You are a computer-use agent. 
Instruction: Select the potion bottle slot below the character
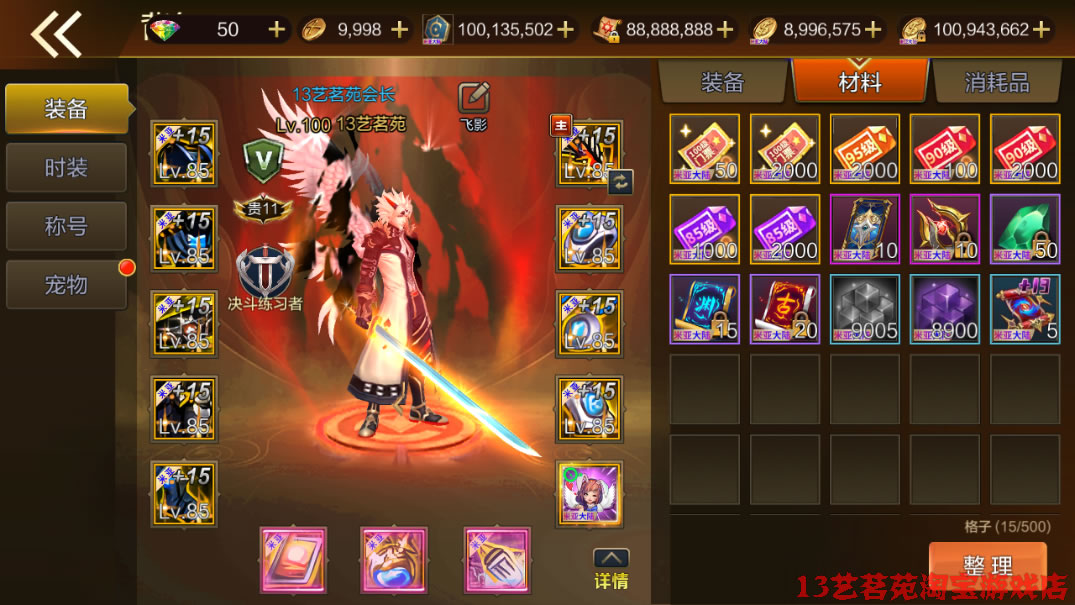click(x=393, y=560)
